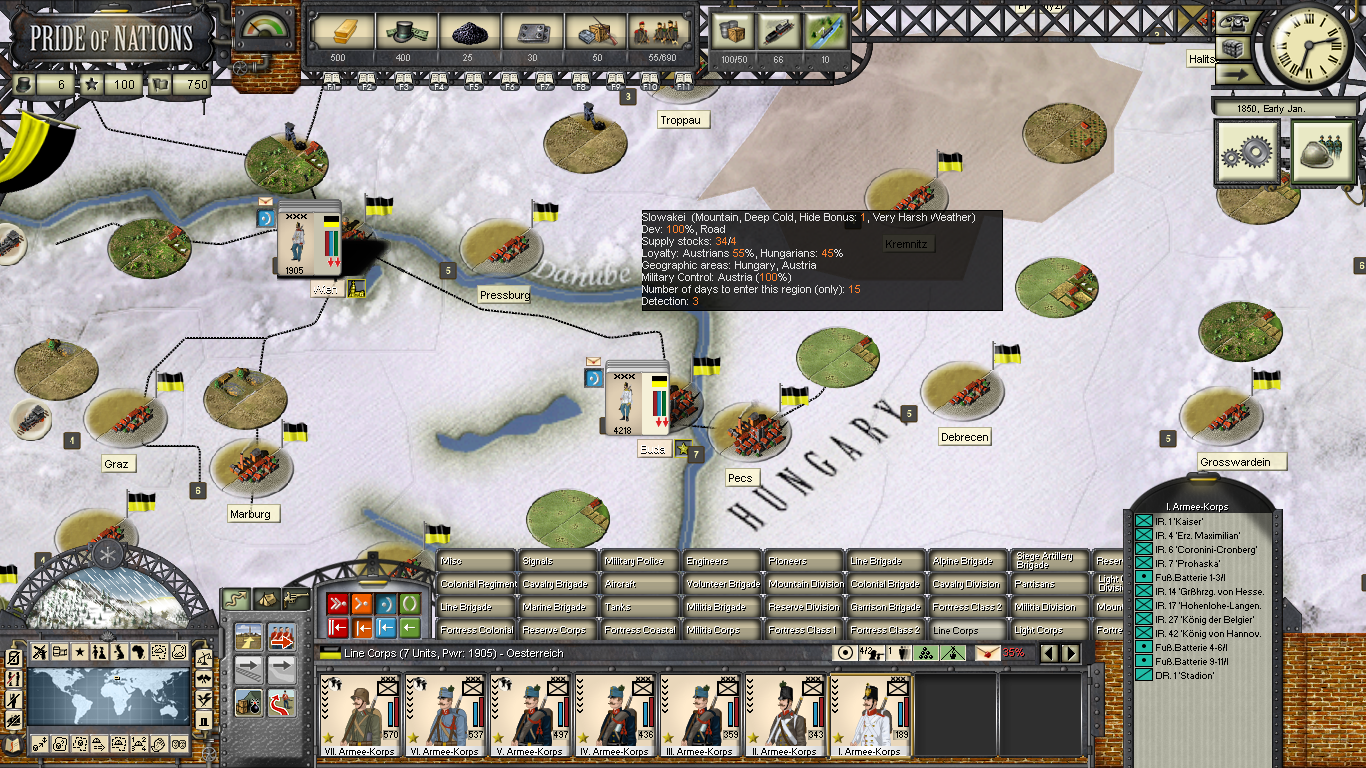The height and width of the screenshot is (768, 1366).
Task: Switch to the military helmet mode
Action: [x=1322, y=152]
